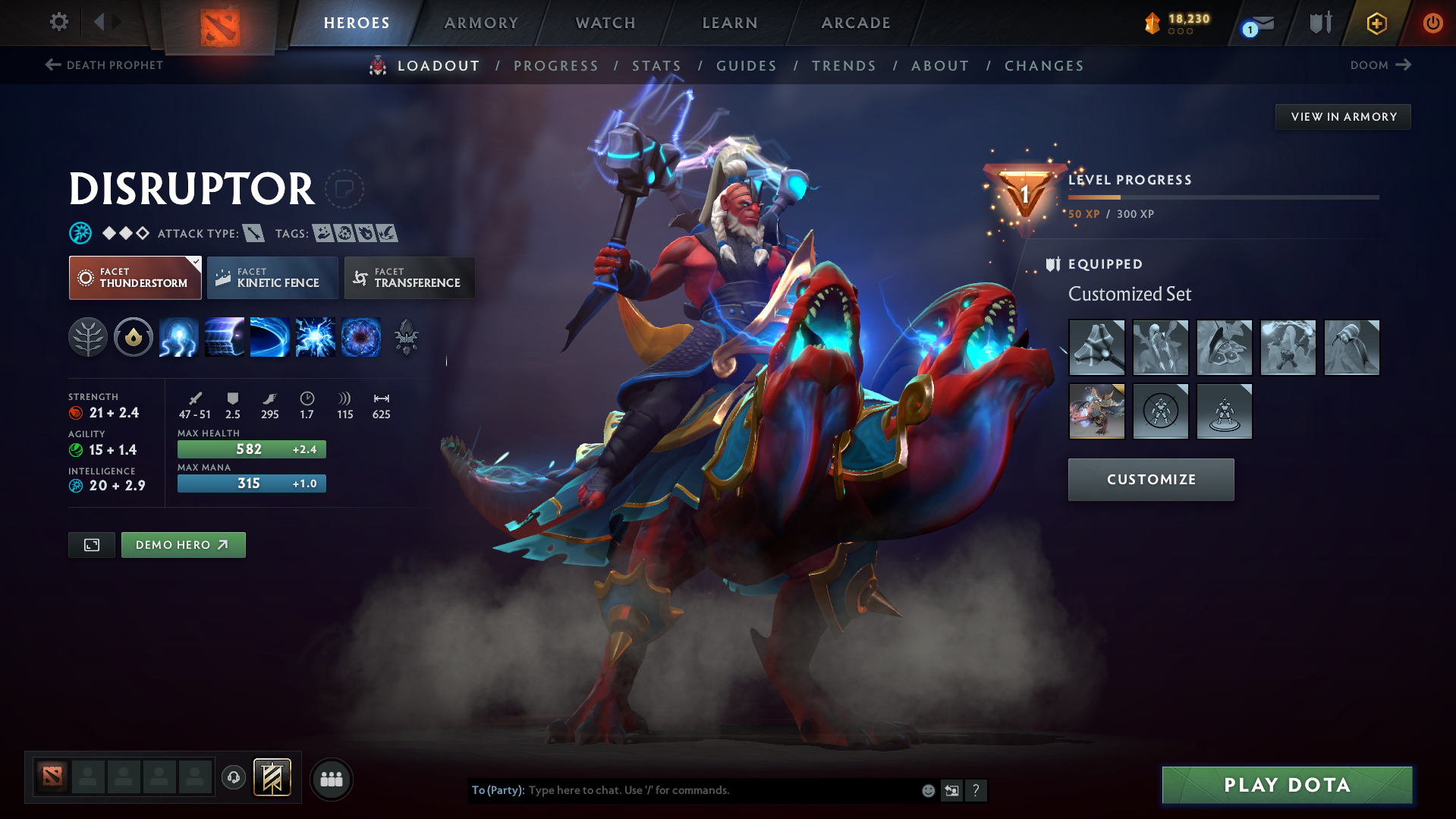The height and width of the screenshot is (819, 1456).
Task: Pick the Transference facet
Action: pyautogui.click(x=410, y=278)
